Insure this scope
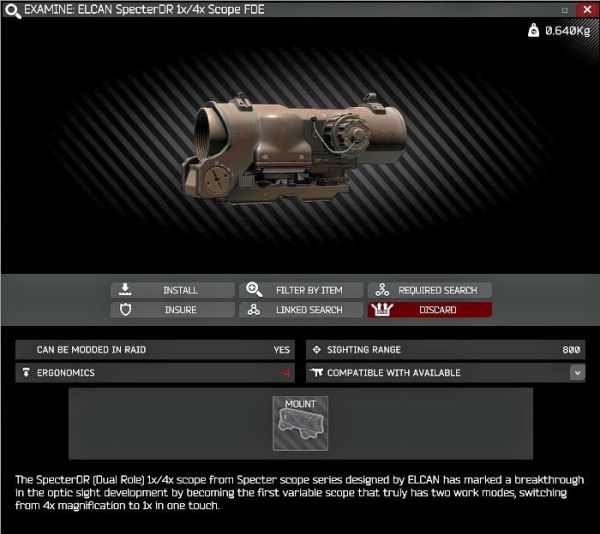Viewport: 600px width, 534px height. 172,310
